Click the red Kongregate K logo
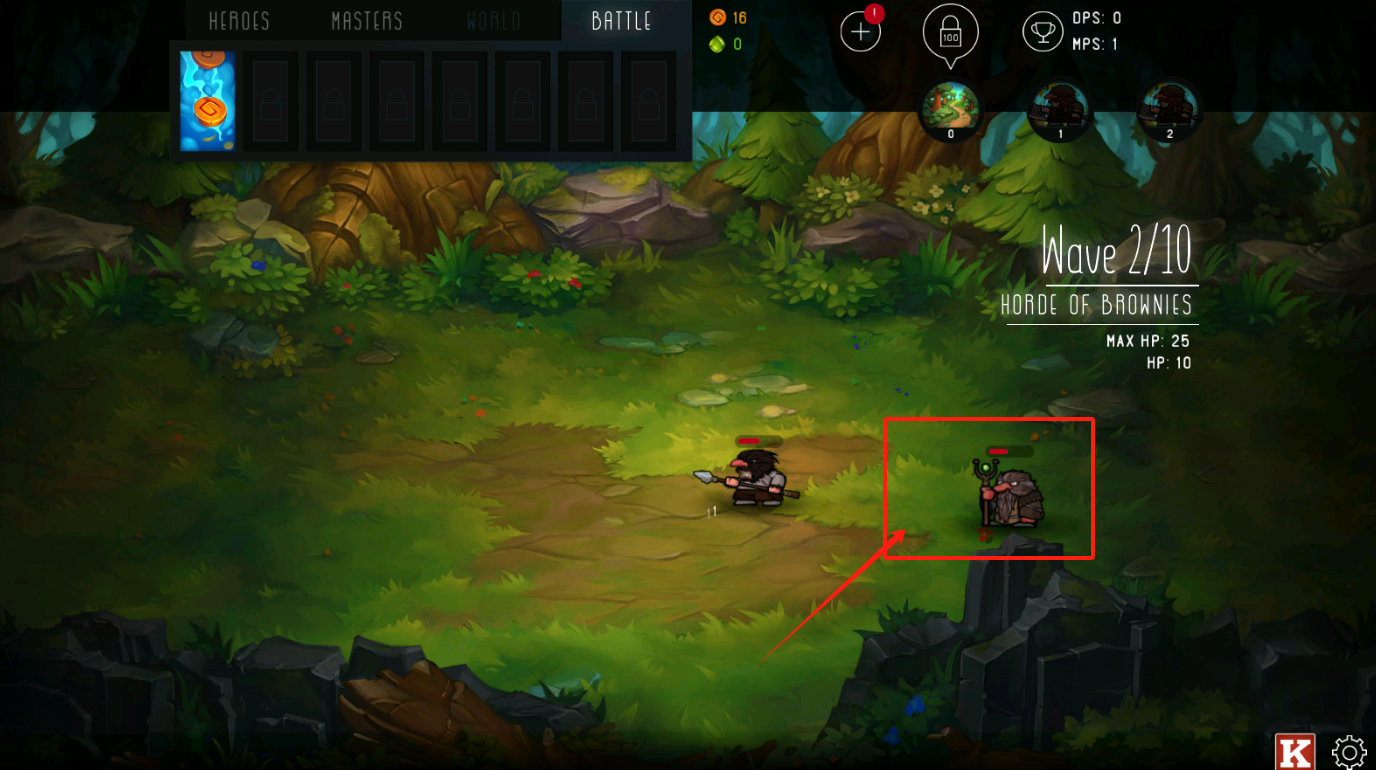This screenshot has height=770, width=1376. coord(1294,752)
